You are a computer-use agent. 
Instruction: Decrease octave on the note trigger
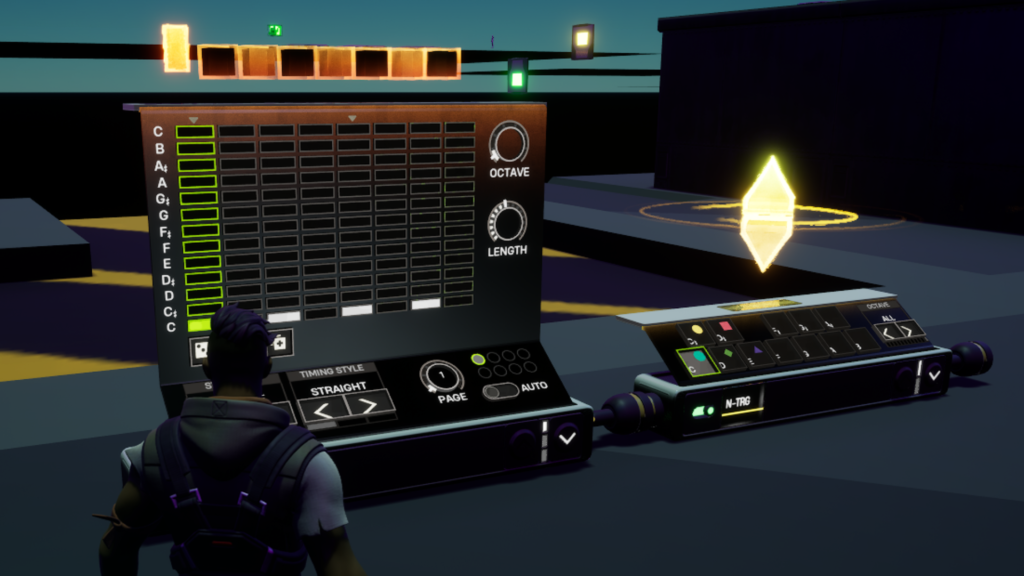886,331
